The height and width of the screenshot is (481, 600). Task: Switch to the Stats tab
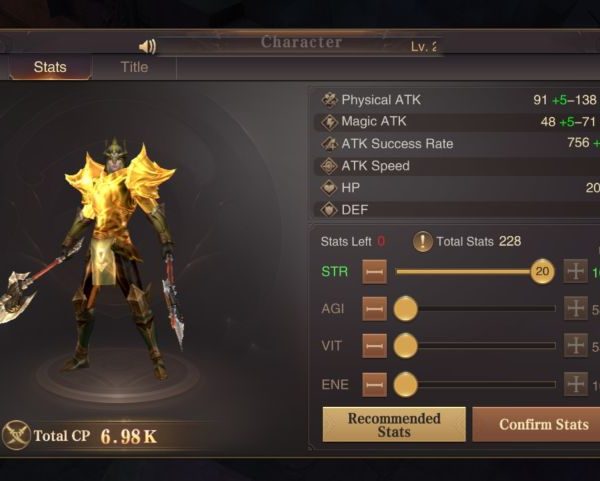tap(50, 67)
